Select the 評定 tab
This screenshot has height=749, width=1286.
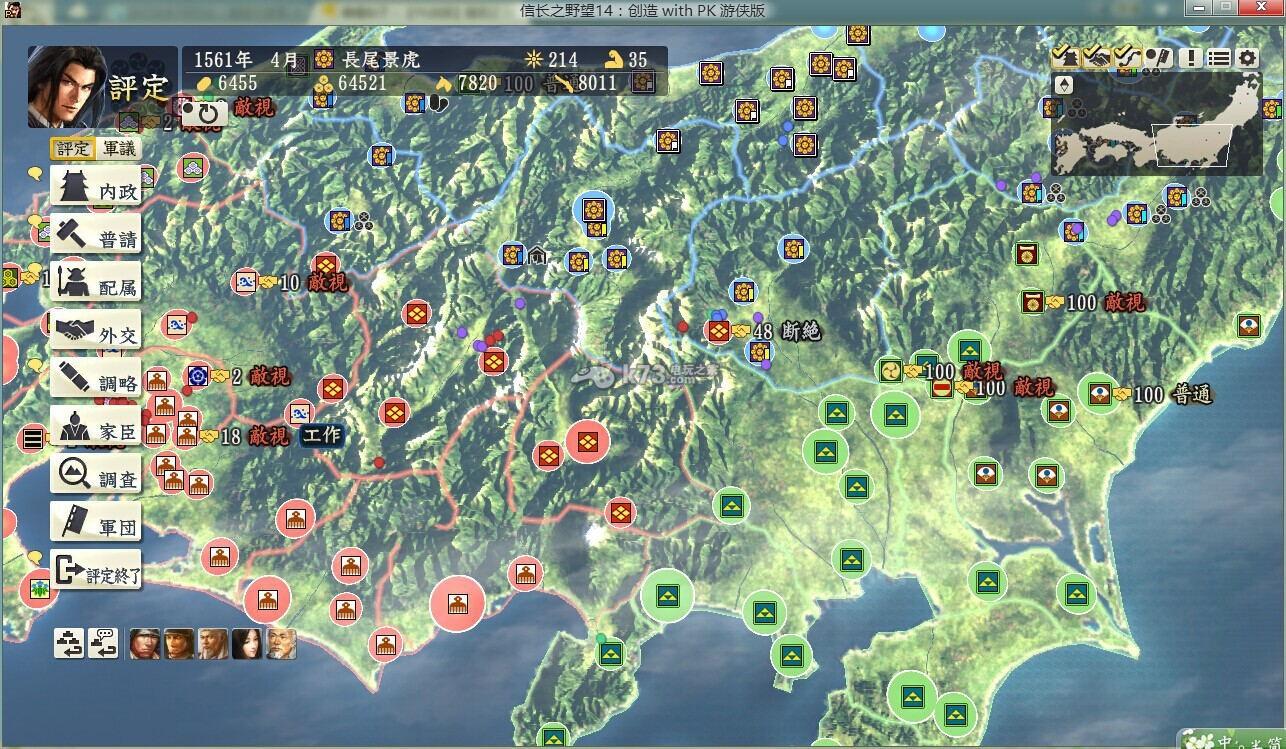point(75,148)
